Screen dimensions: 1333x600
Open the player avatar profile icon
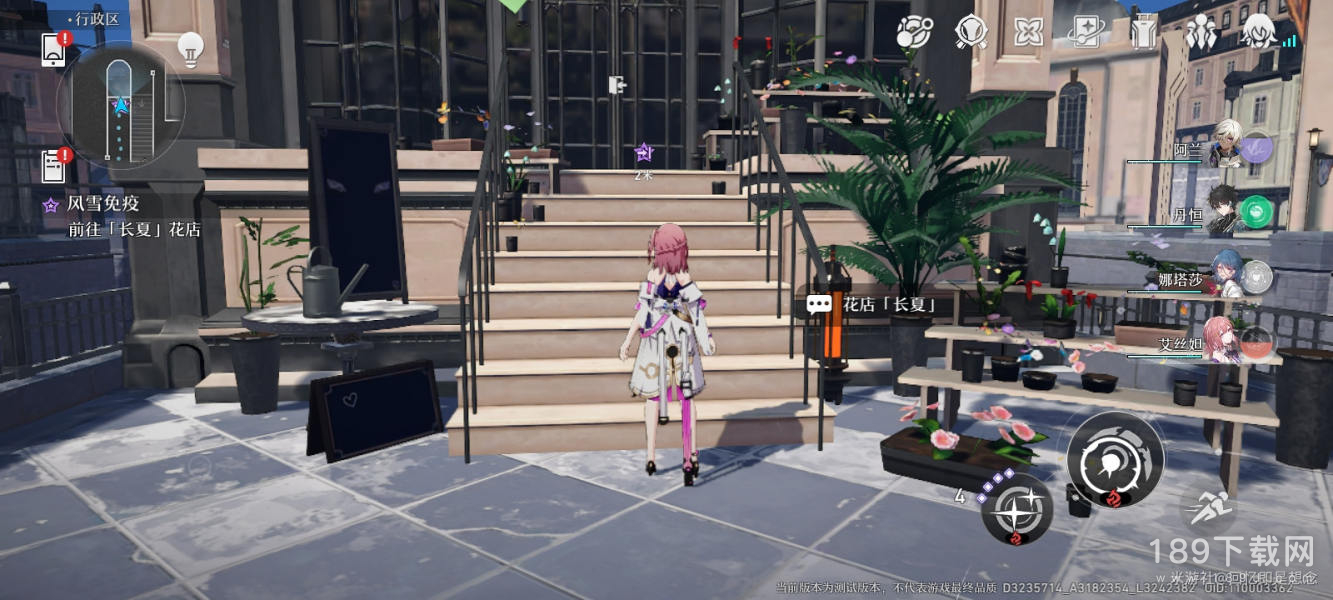point(1258,31)
